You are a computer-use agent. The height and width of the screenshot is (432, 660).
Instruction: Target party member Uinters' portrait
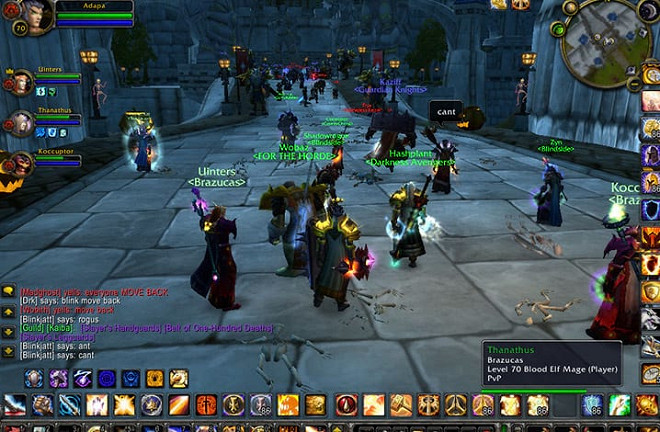pyautogui.click(x=20, y=83)
